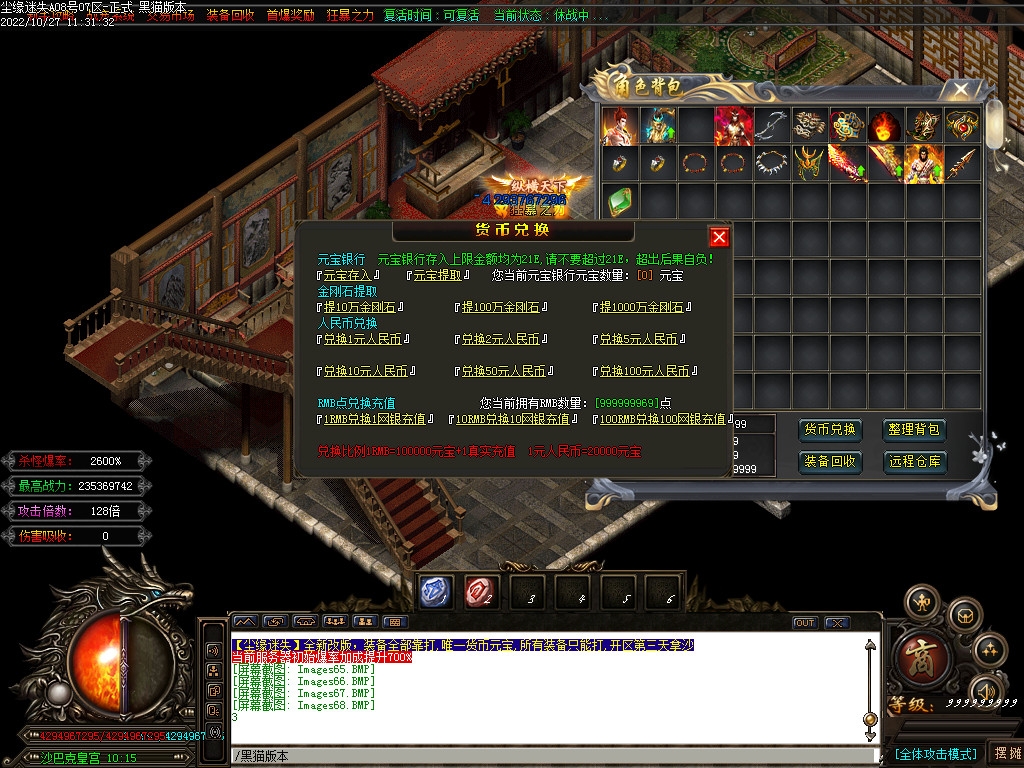This screenshot has height=768, width=1024.
Task: Select 兑换100元人民币 exchange option
Action: [x=644, y=371]
